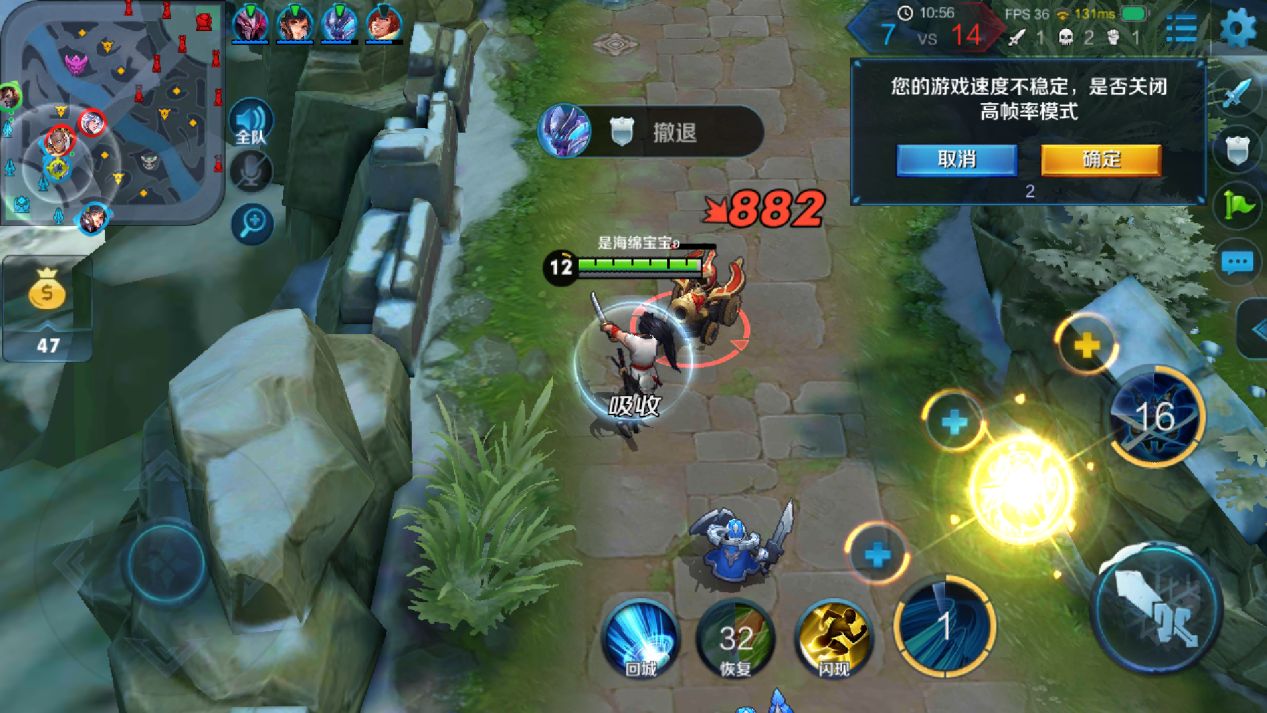Cast the glowing yellow skill
This screenshot has height=713, width=1267.
click(x=1021, y=487)
